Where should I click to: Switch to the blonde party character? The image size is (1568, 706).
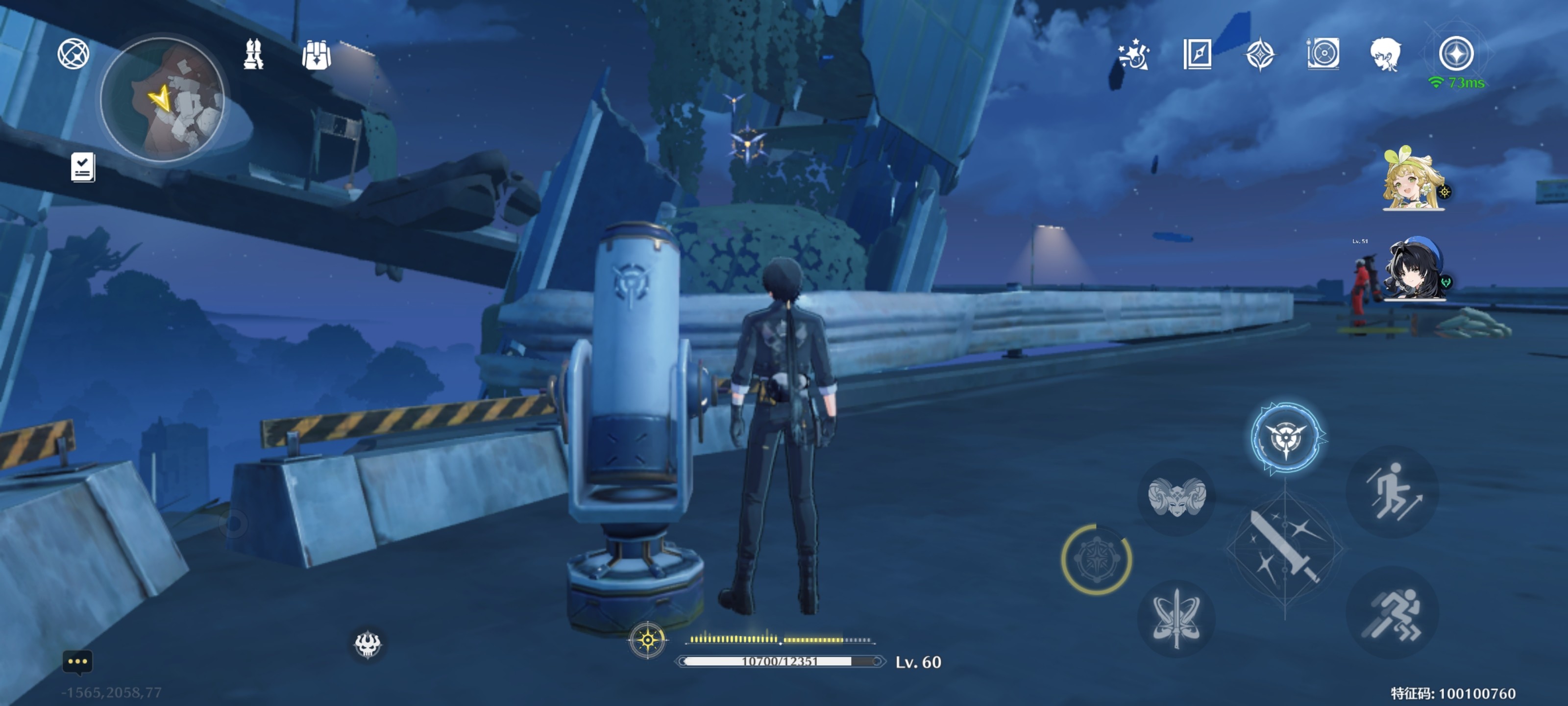coord(1413,179)
